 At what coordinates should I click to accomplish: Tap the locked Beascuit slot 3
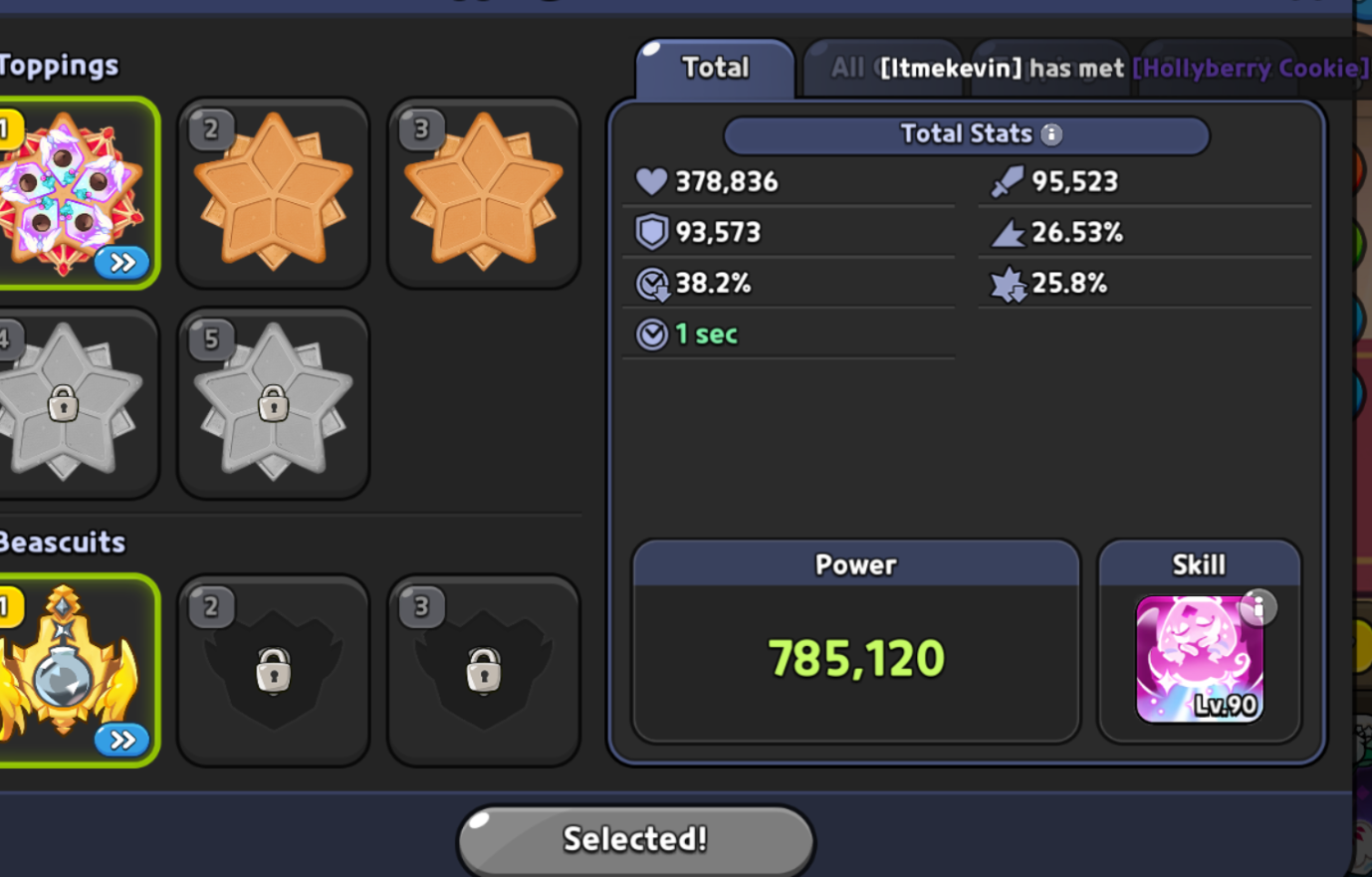(x=484, y=670)
